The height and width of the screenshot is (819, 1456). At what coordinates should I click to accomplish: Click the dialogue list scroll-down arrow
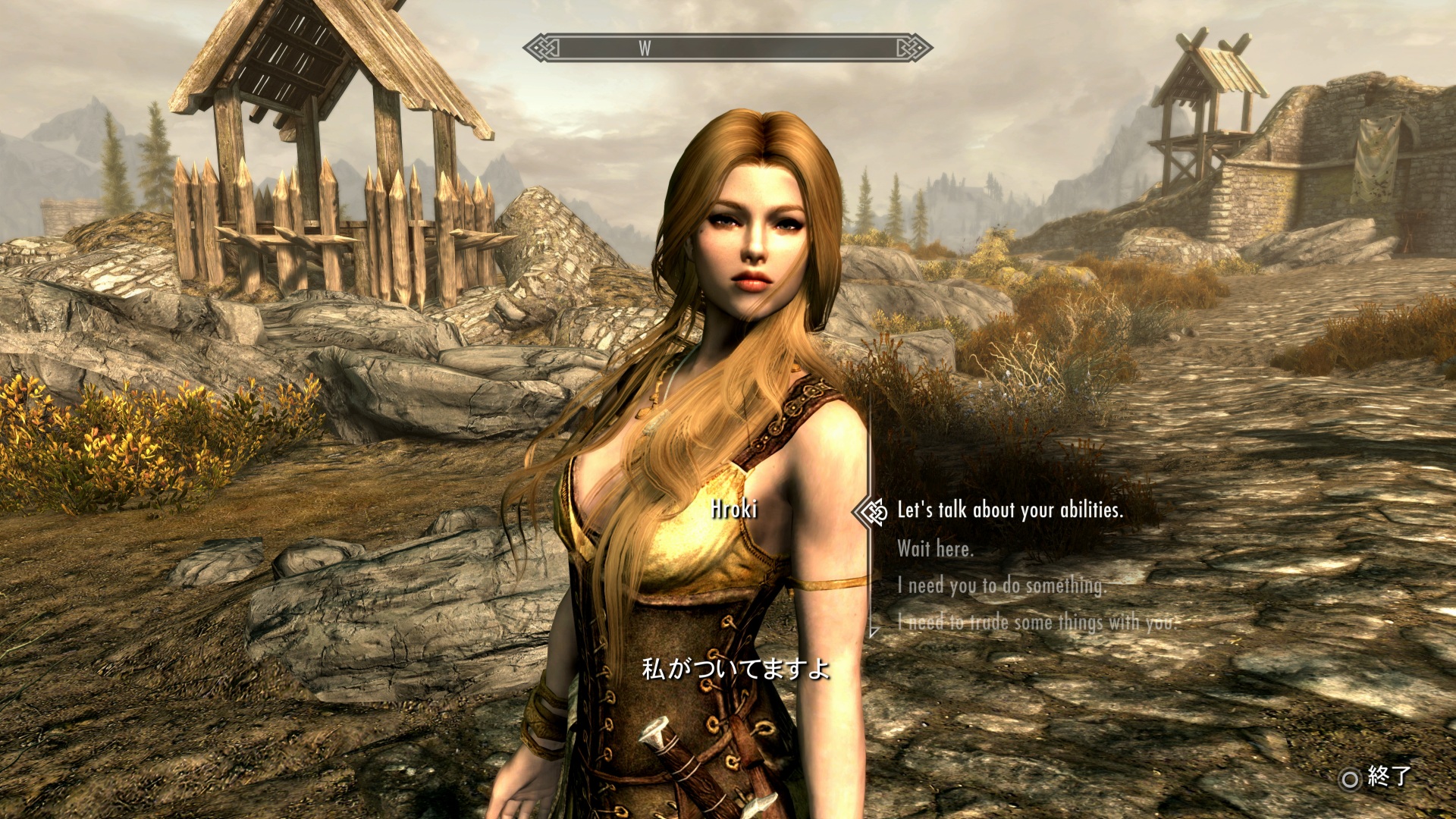[x=874, y=632]
